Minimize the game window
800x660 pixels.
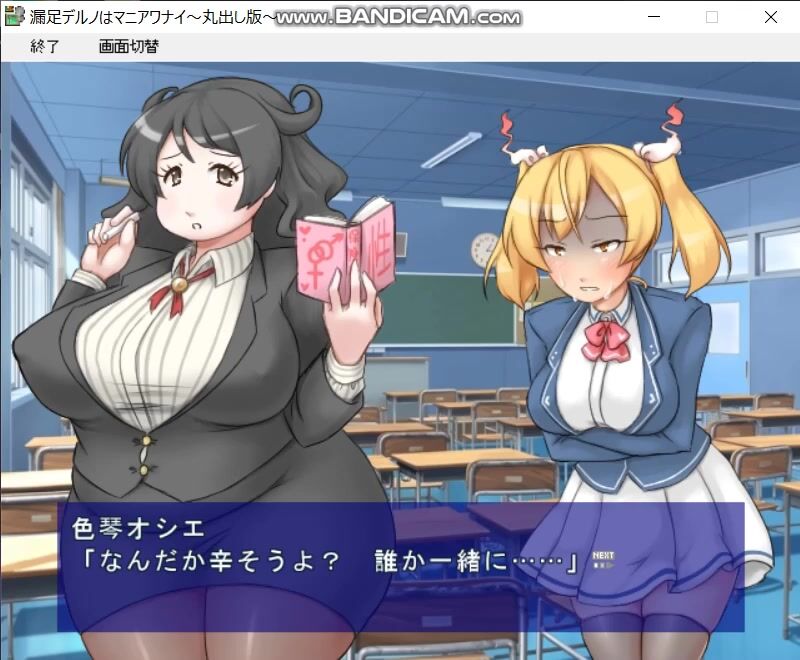[654, 17]
